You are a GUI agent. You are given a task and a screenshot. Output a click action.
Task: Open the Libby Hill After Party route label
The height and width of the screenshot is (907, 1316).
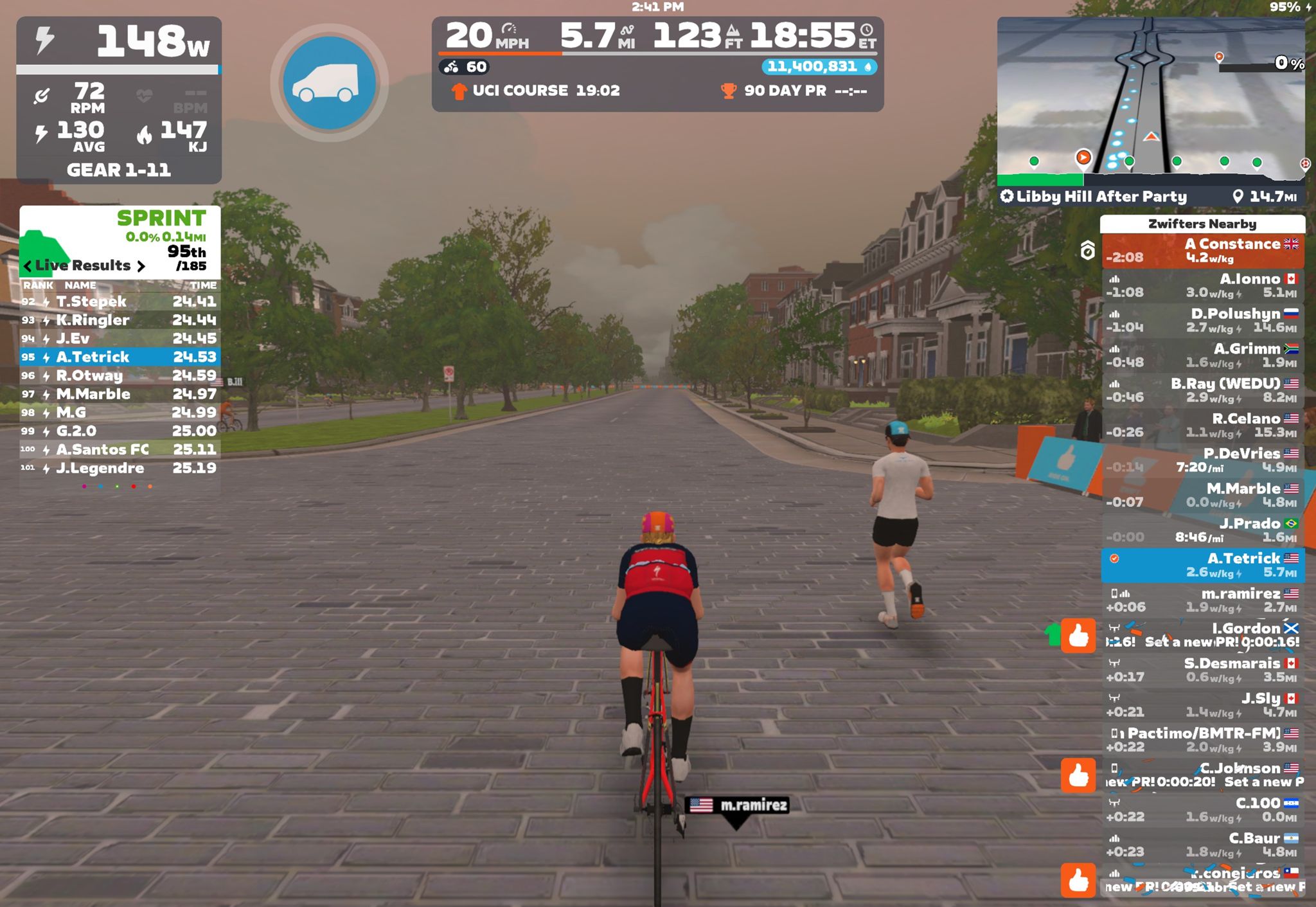click(x=1101, y=197)
